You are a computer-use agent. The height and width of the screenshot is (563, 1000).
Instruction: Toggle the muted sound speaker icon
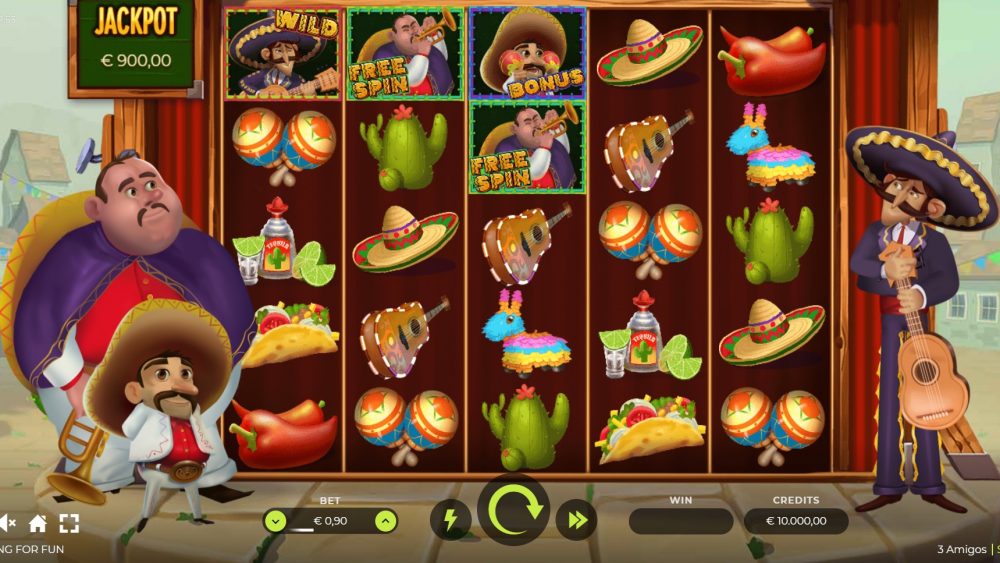coord(7,523)
